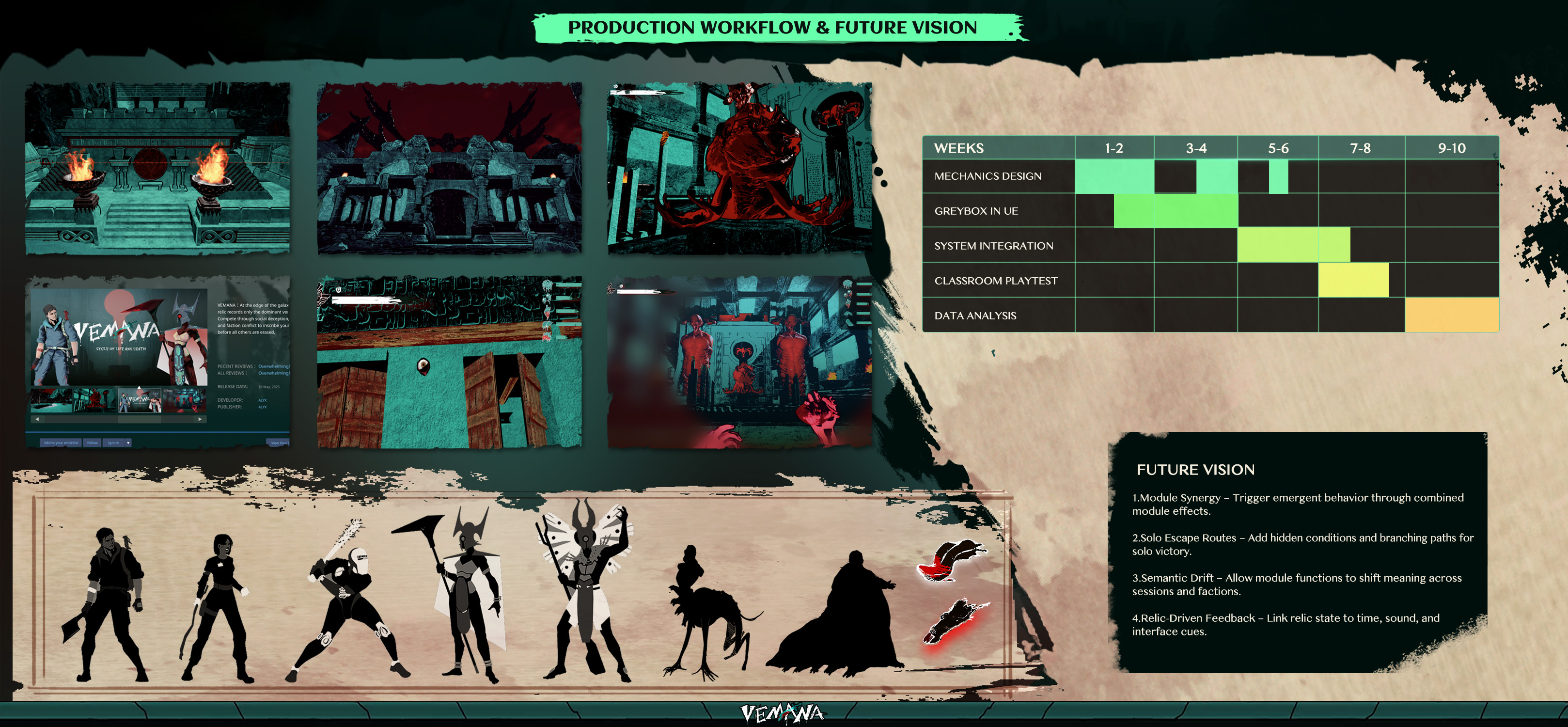Show the previous store screenshots with left arrow
1568x727 pixels.
(x=37, y=419)
